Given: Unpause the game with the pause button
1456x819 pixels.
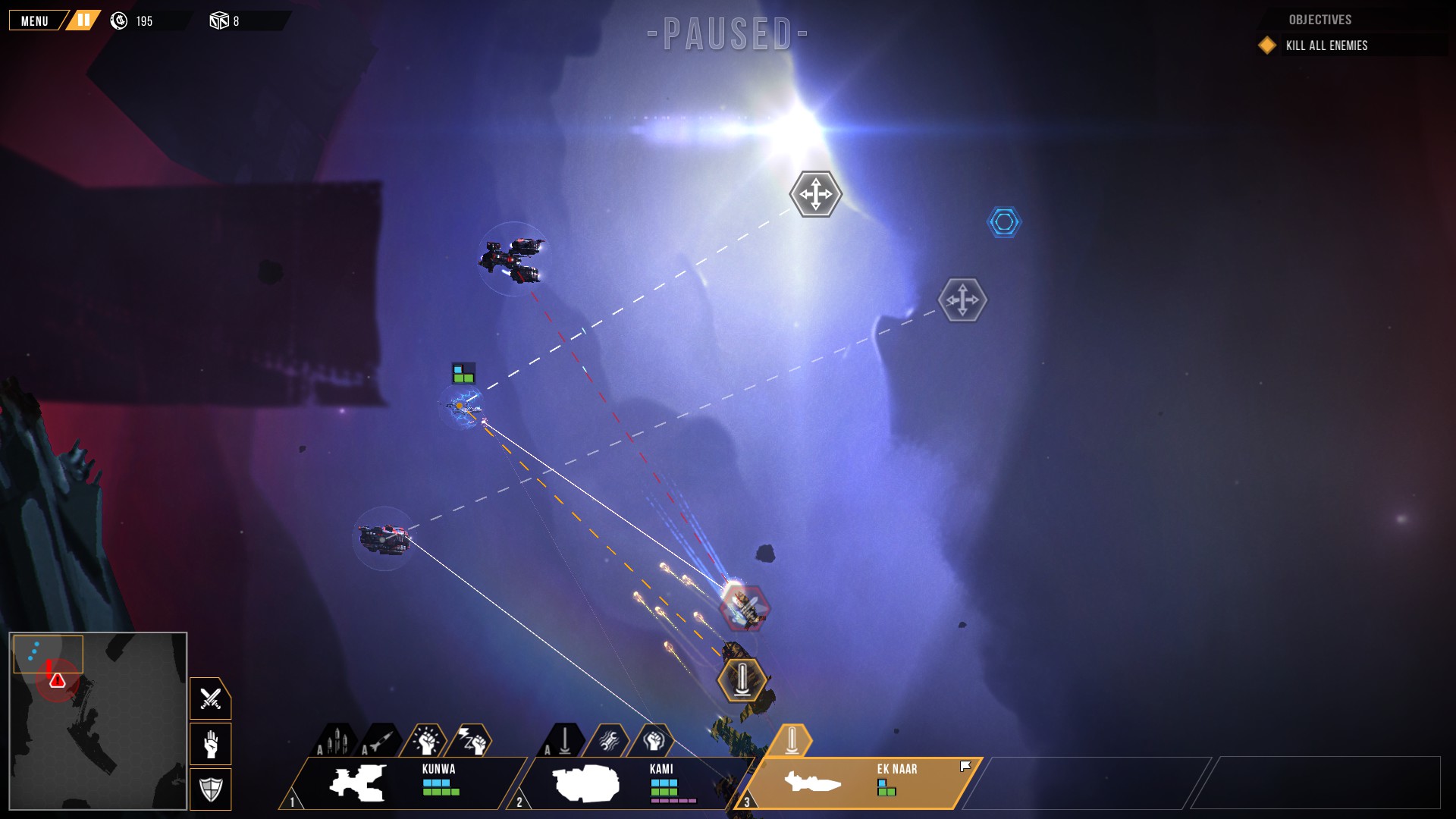Looking at the screenshot, I should click(x=82, y=20).
